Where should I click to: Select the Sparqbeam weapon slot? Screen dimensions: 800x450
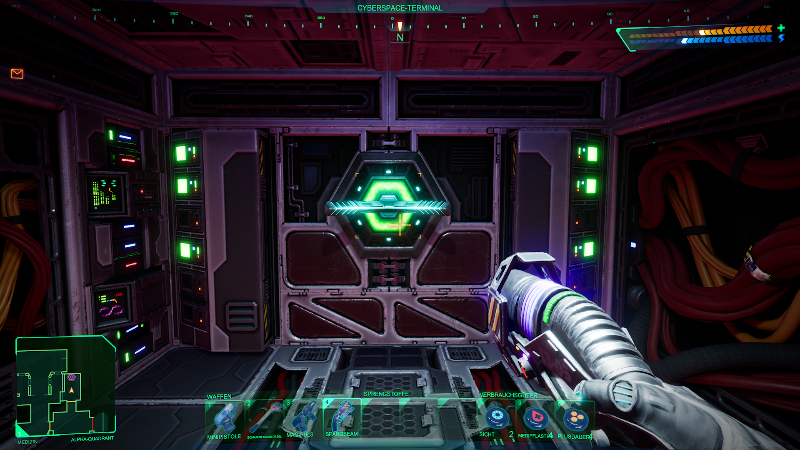point(341,417)
